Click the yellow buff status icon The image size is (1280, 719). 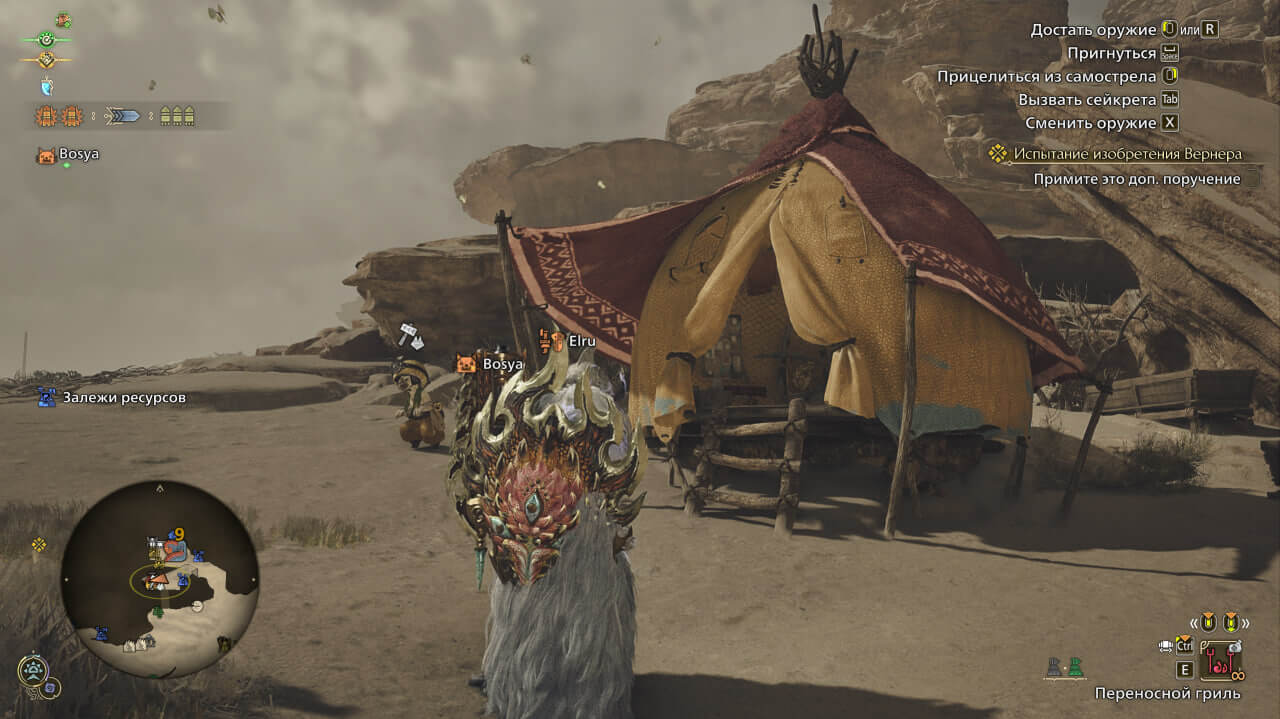coord(46,60)
